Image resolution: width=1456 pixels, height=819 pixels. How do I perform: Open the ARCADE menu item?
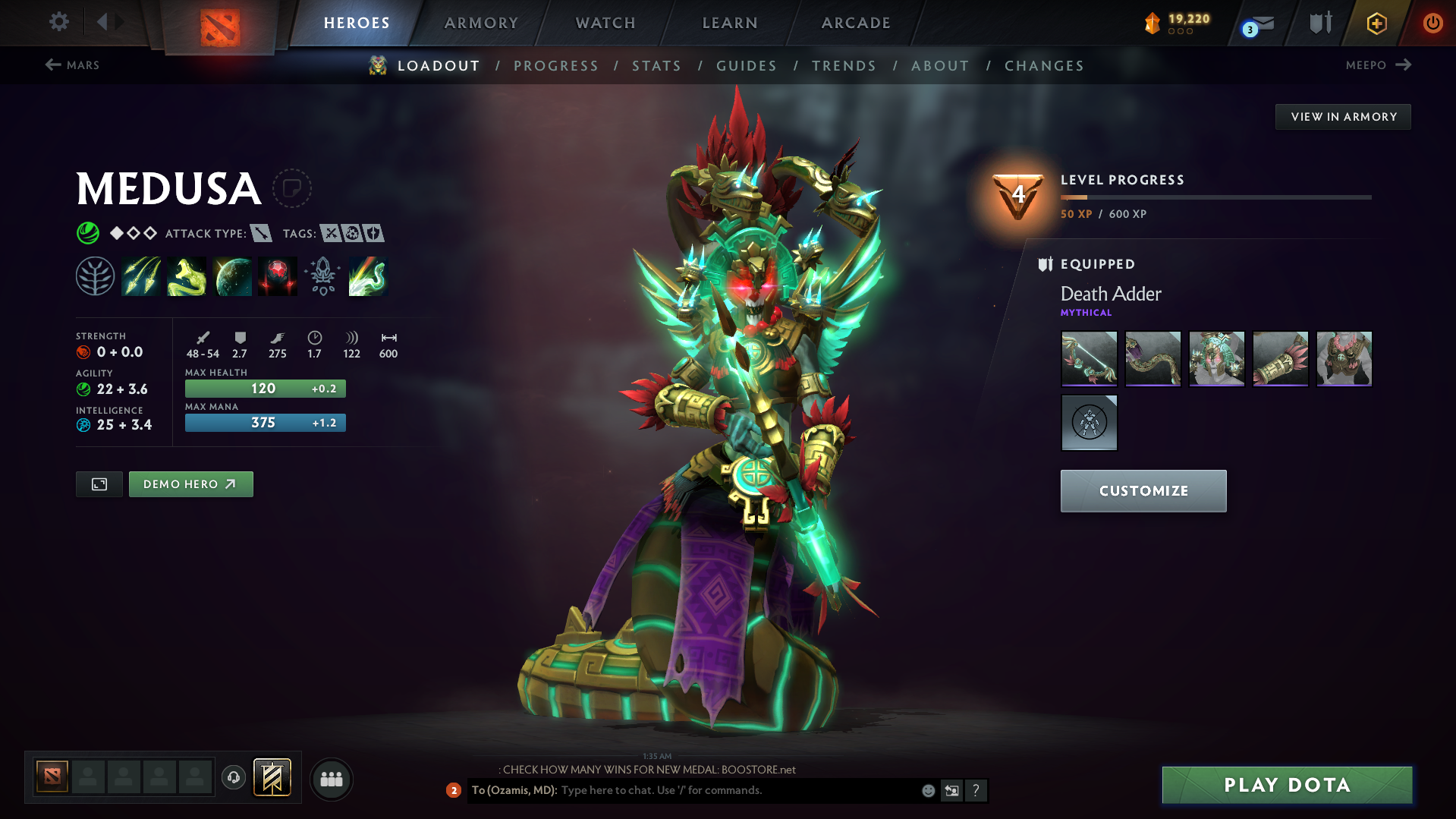click(x=855, y=23)
